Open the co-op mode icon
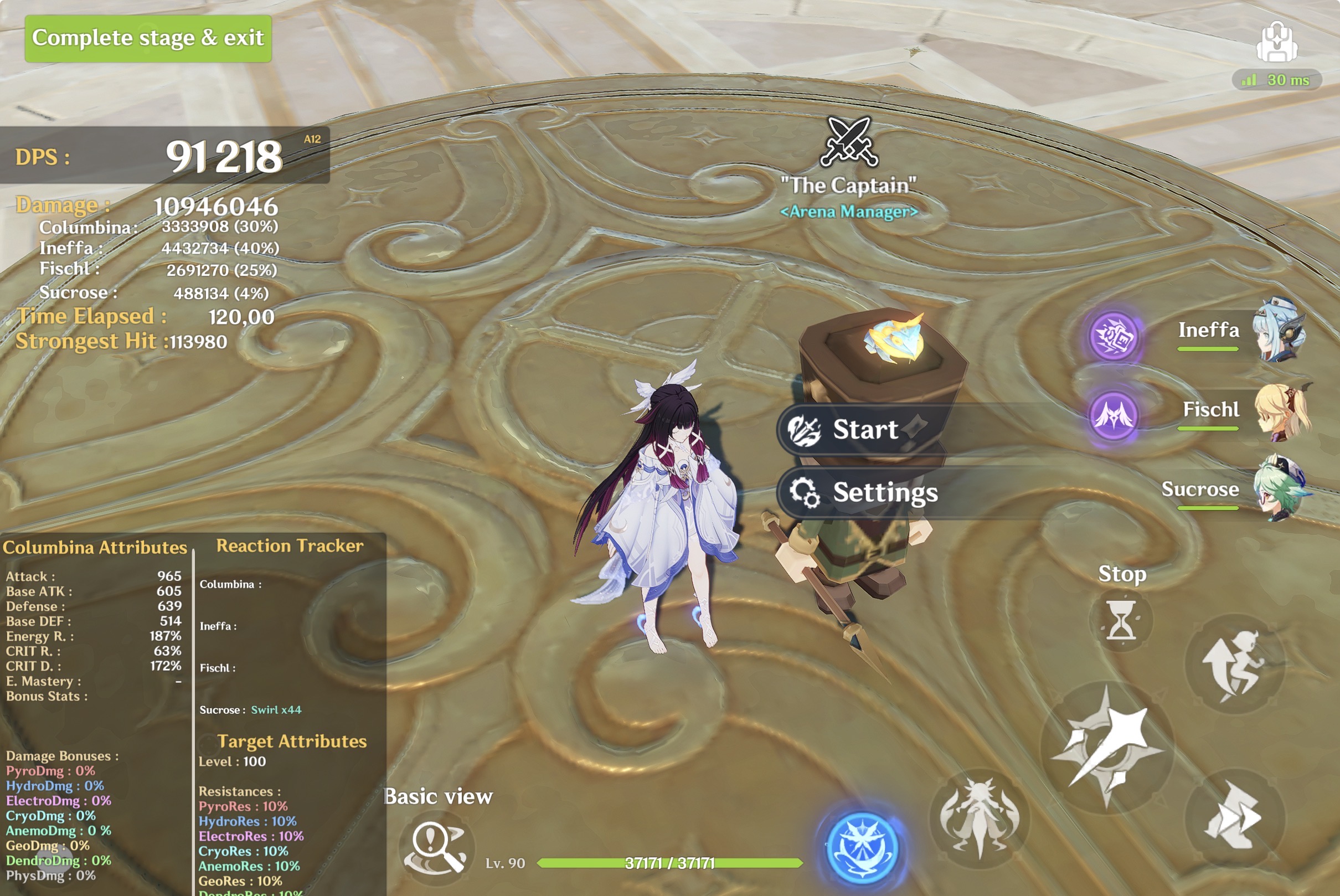 1276,42
